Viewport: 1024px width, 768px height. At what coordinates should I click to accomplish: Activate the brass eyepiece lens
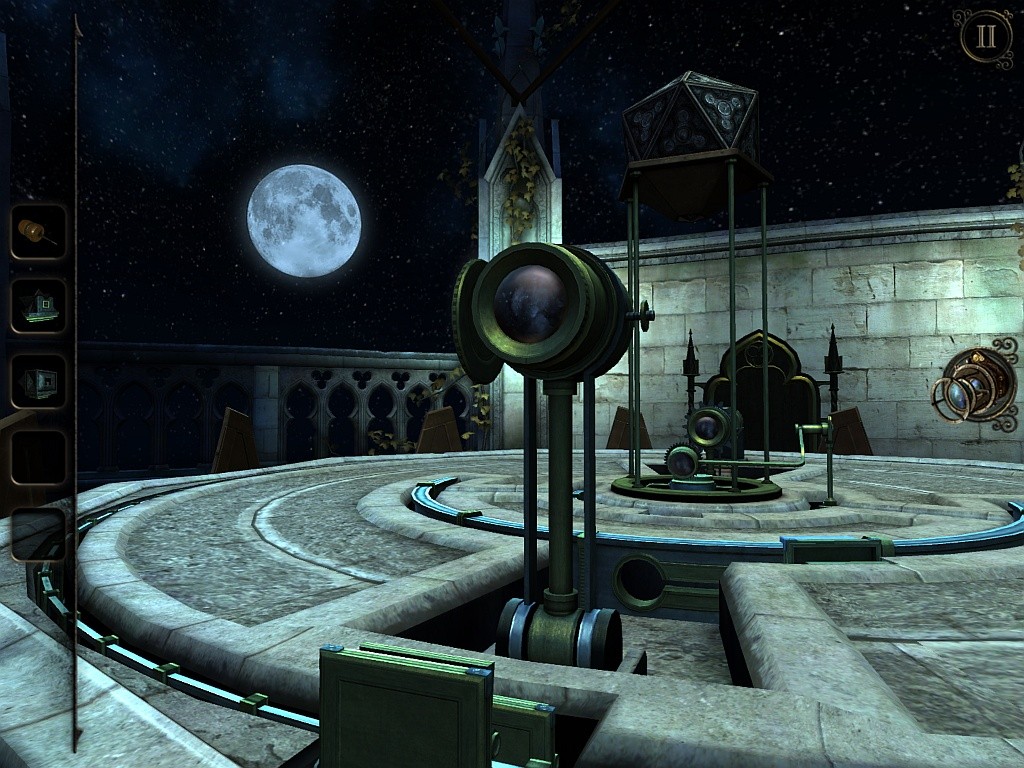(975, 385)
